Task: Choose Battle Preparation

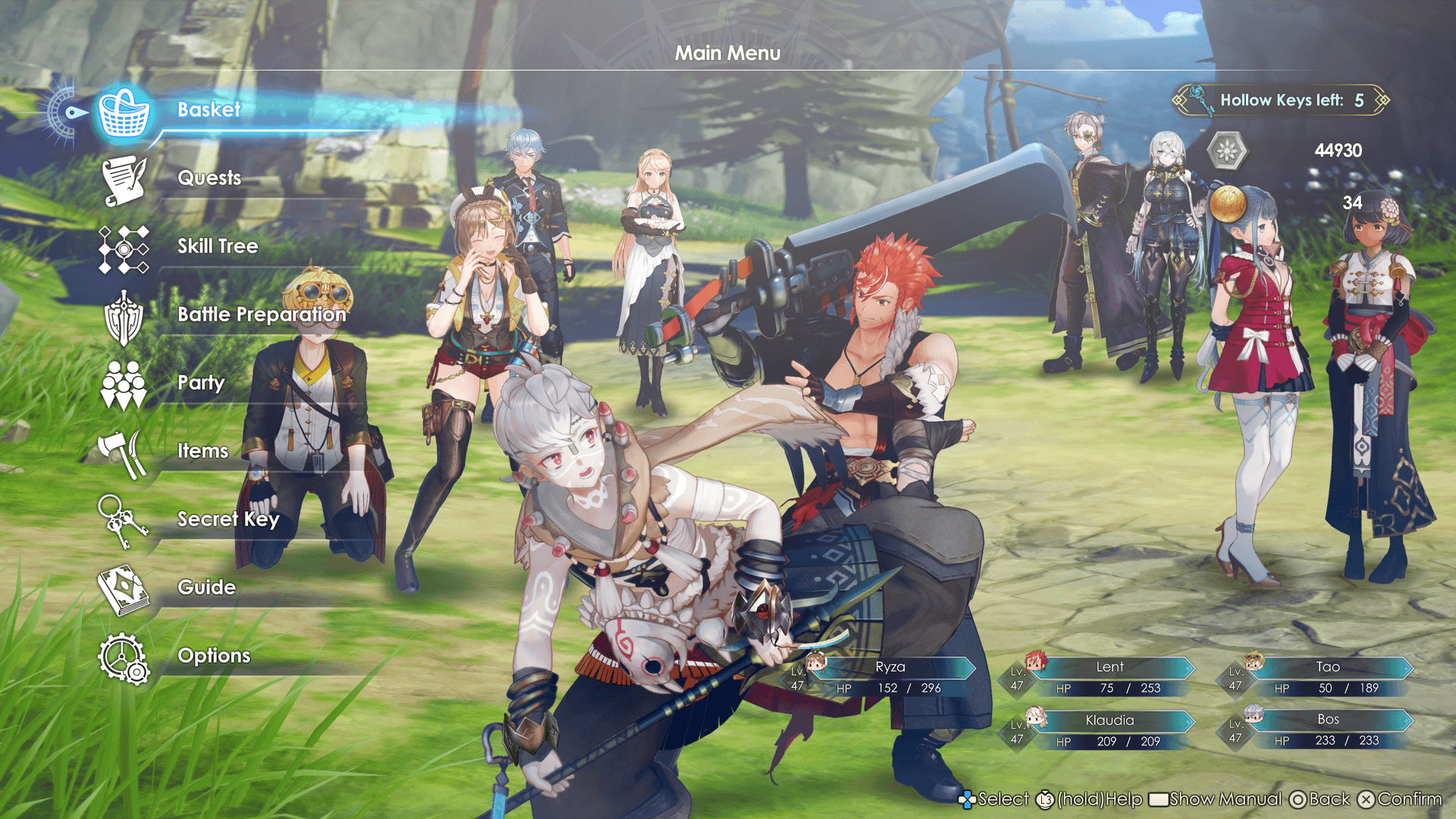Action: pyautogui.click(x=261, y=315)
